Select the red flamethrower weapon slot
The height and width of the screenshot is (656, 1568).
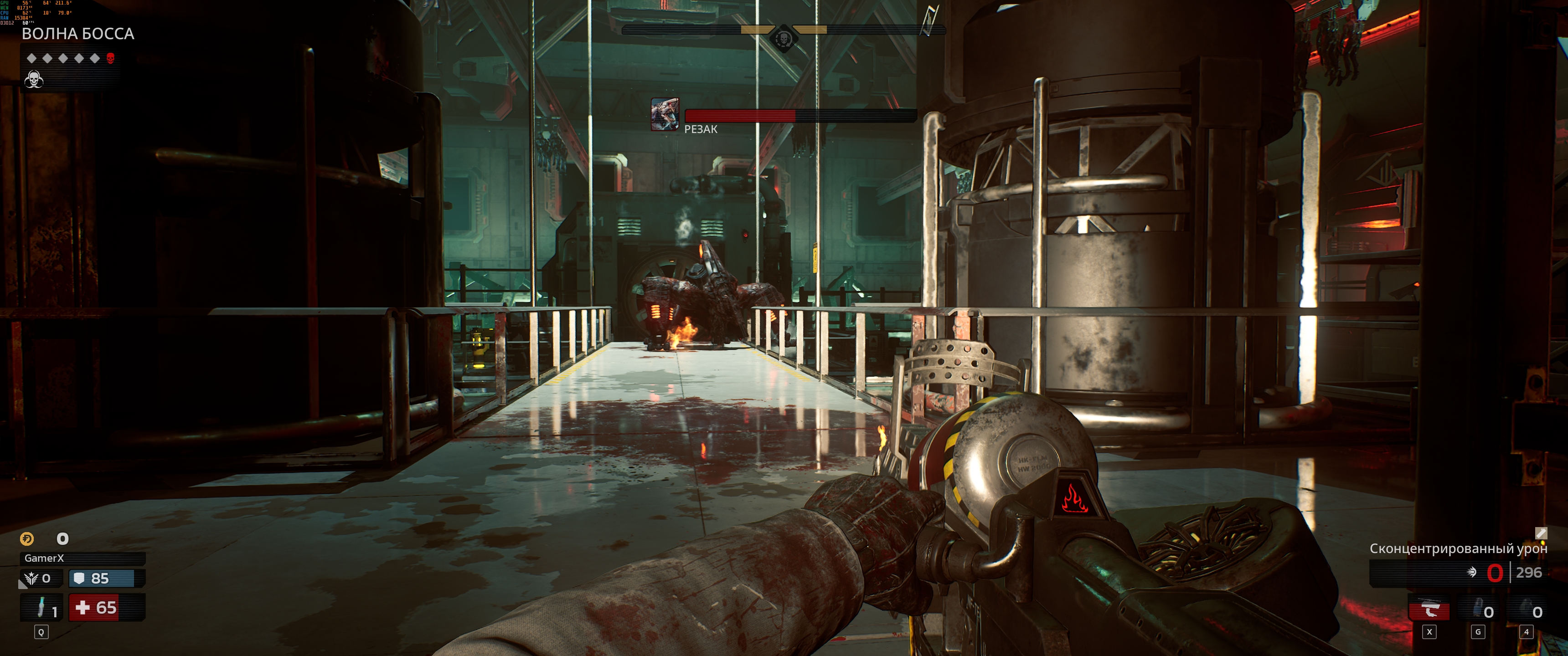[x=1429, y=610]
